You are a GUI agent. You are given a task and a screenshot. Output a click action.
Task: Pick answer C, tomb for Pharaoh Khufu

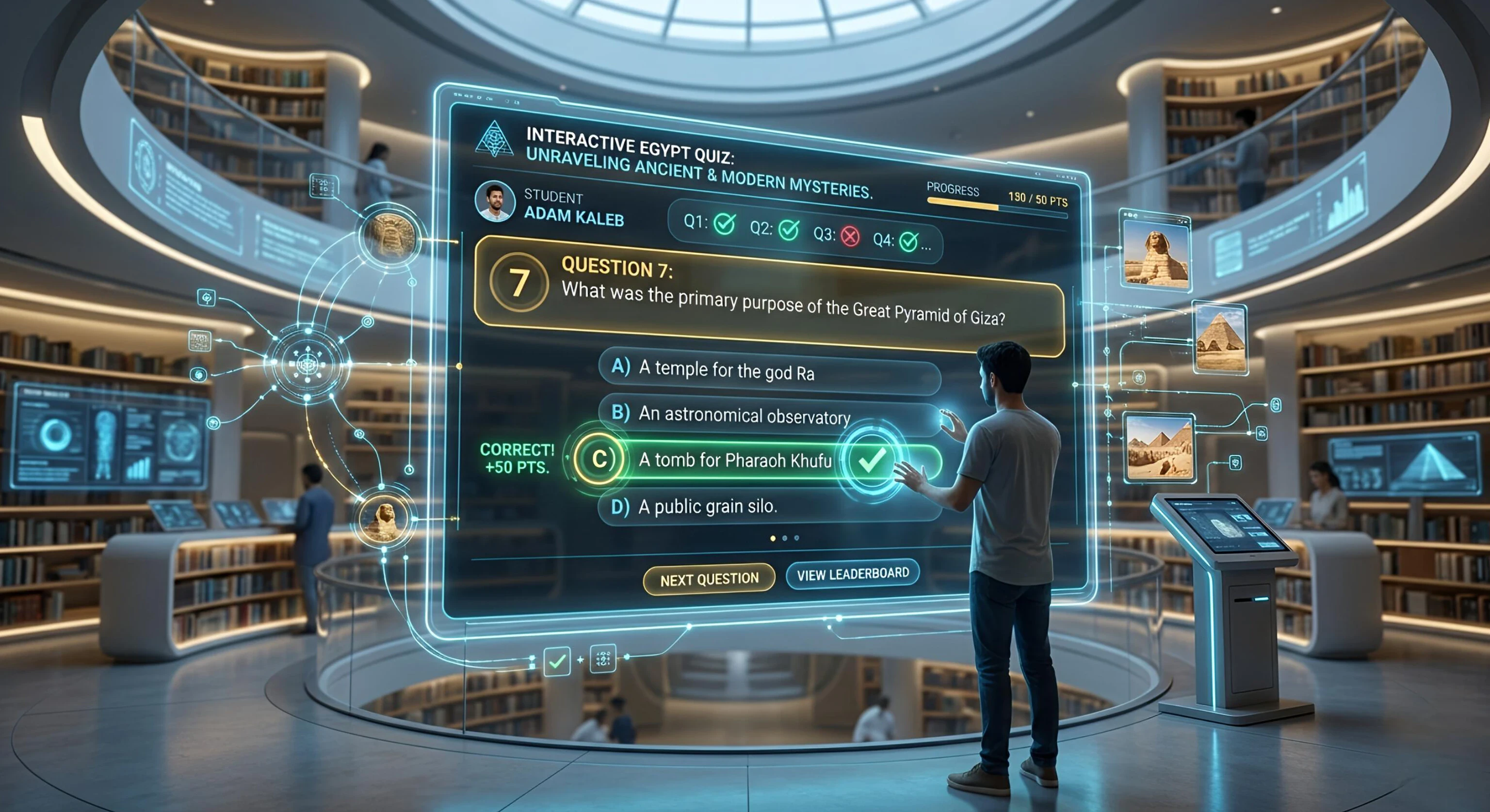point(735,461)
